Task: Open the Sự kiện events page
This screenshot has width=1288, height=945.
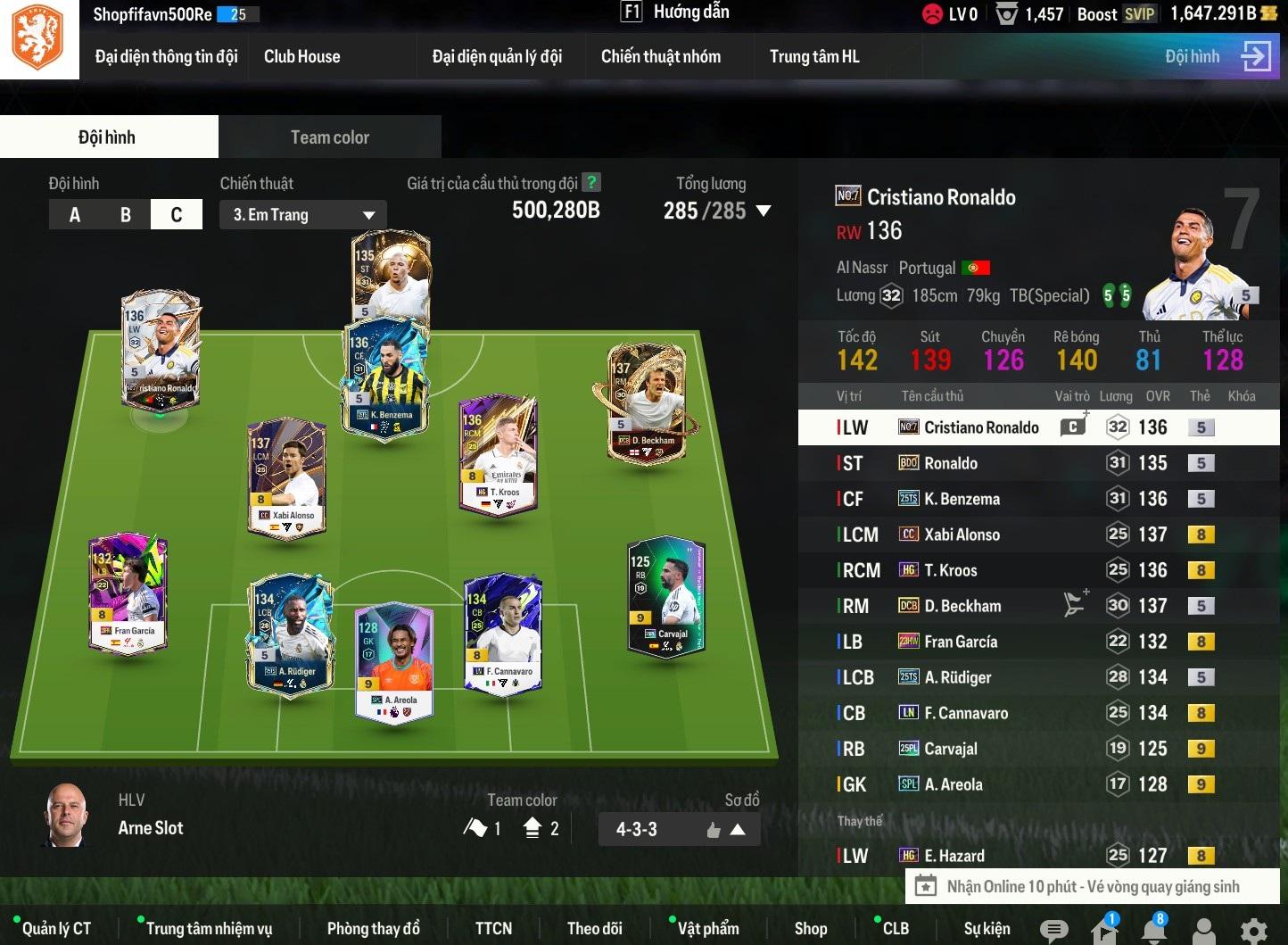Action: point(987,929)
